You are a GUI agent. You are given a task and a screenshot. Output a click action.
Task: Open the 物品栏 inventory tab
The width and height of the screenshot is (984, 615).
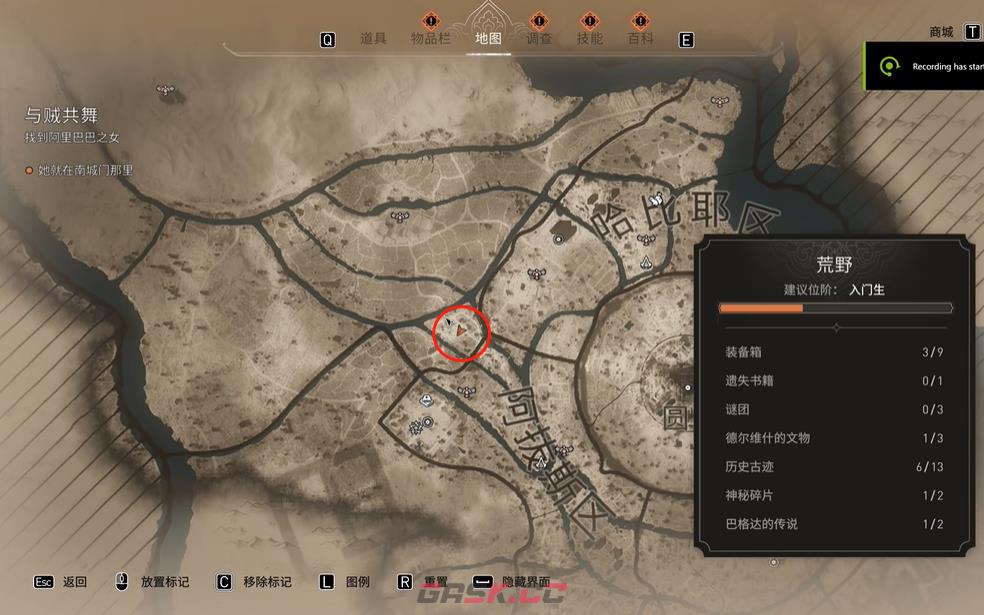433,39
